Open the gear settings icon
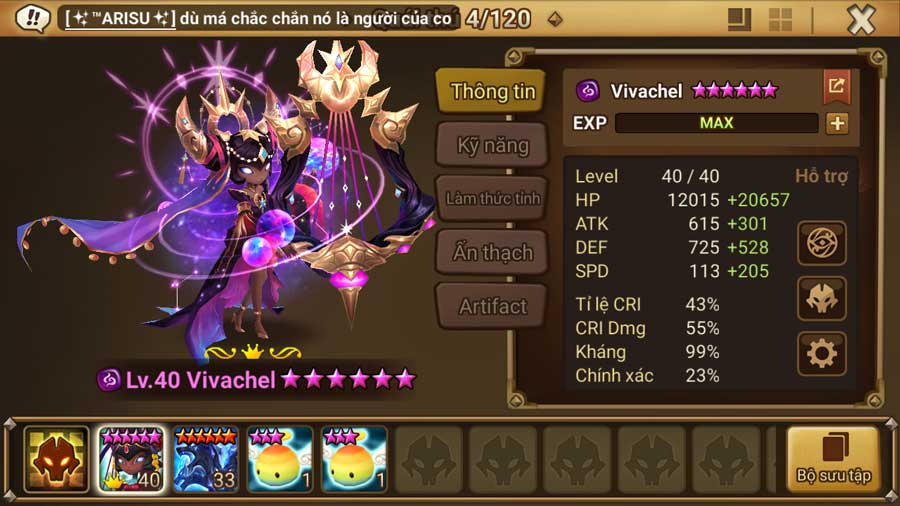 point(822,353)
